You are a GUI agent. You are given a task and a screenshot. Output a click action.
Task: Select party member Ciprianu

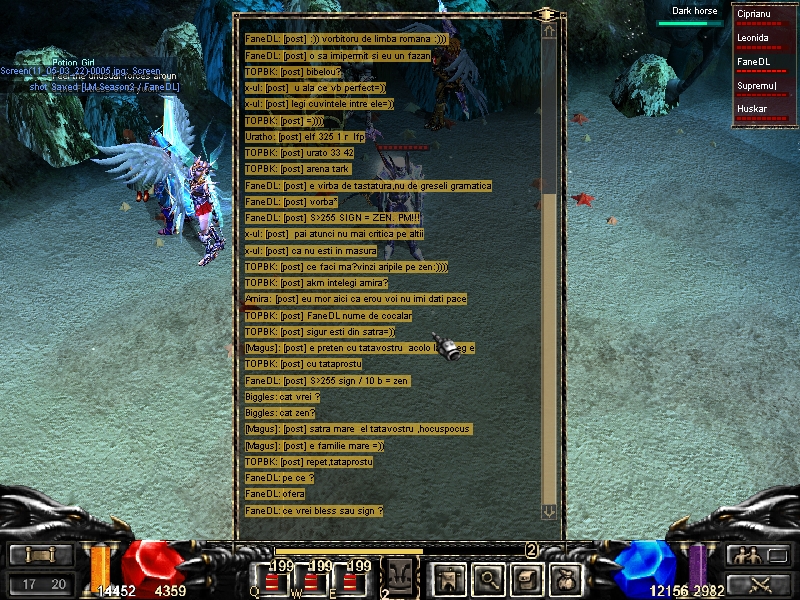[765, 15]
